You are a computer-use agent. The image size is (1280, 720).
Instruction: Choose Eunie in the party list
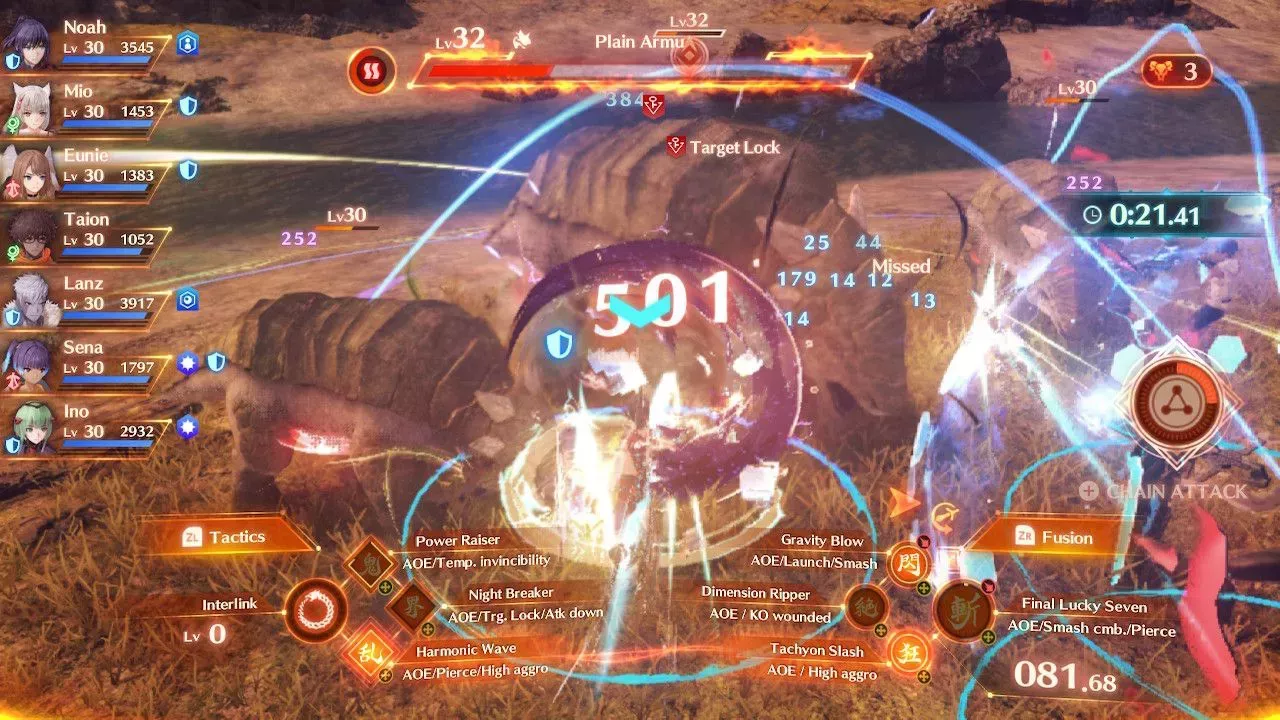click(x=29, y=172)
